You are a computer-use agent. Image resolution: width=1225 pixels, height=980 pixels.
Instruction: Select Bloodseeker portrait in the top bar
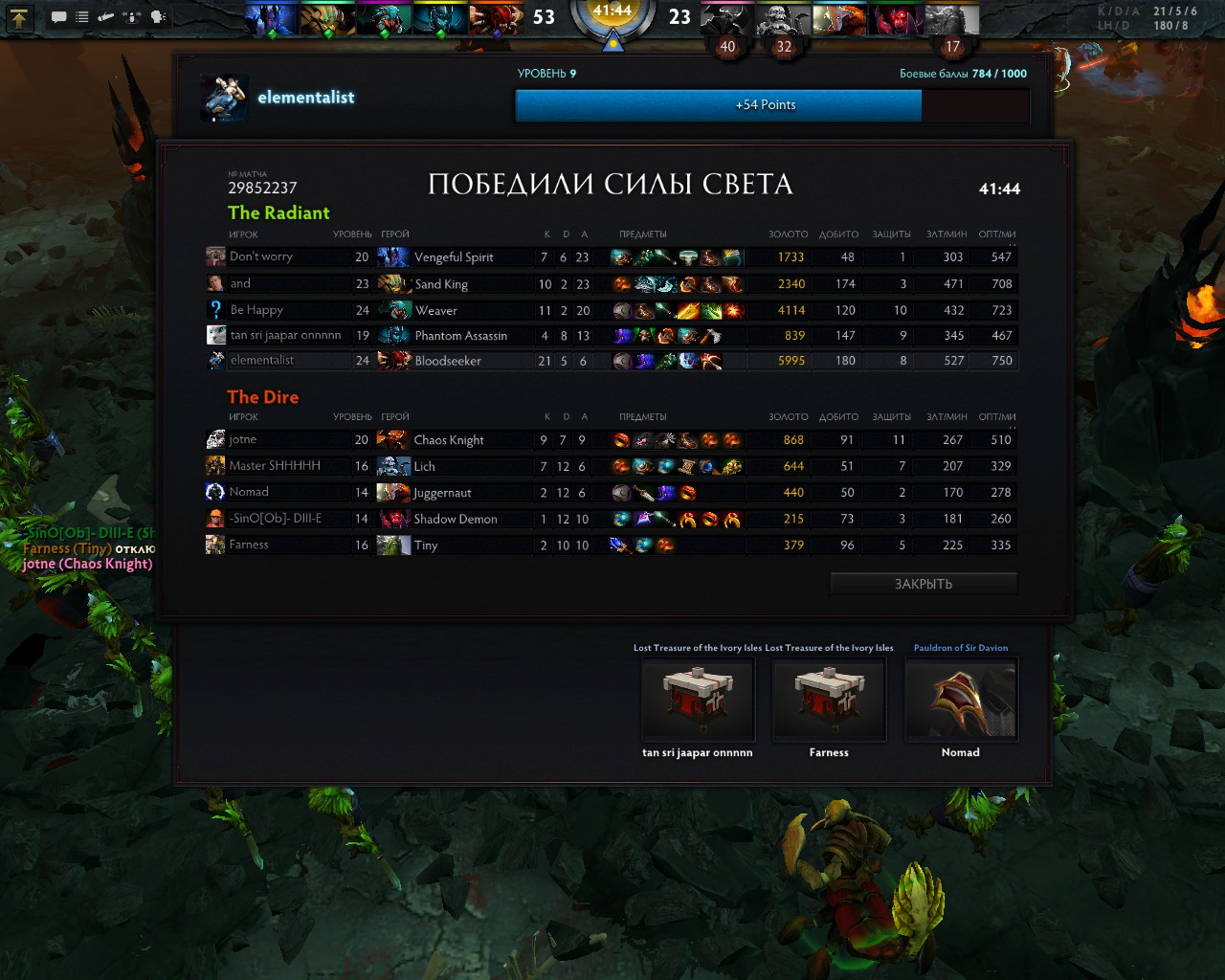coord(496,18)
